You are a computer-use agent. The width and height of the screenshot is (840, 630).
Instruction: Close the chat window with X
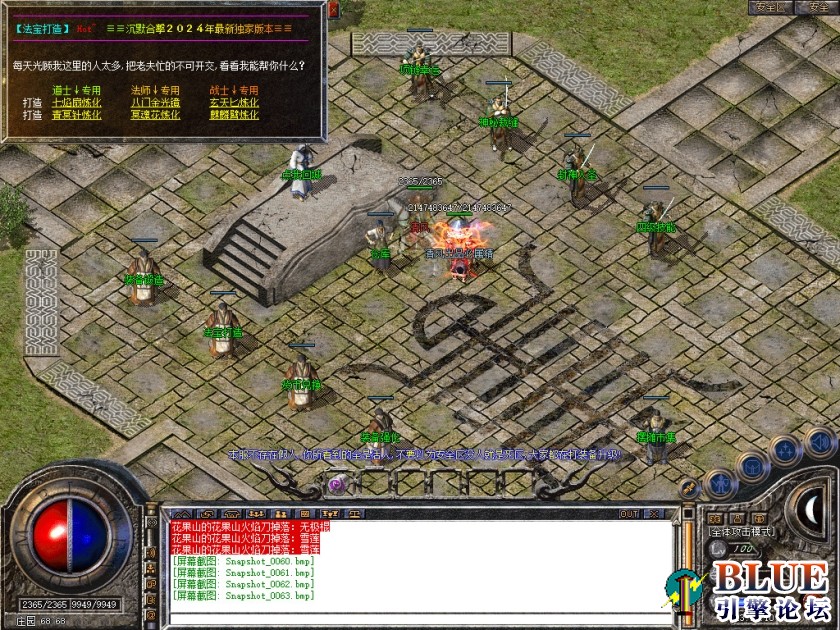click(655, 514)
